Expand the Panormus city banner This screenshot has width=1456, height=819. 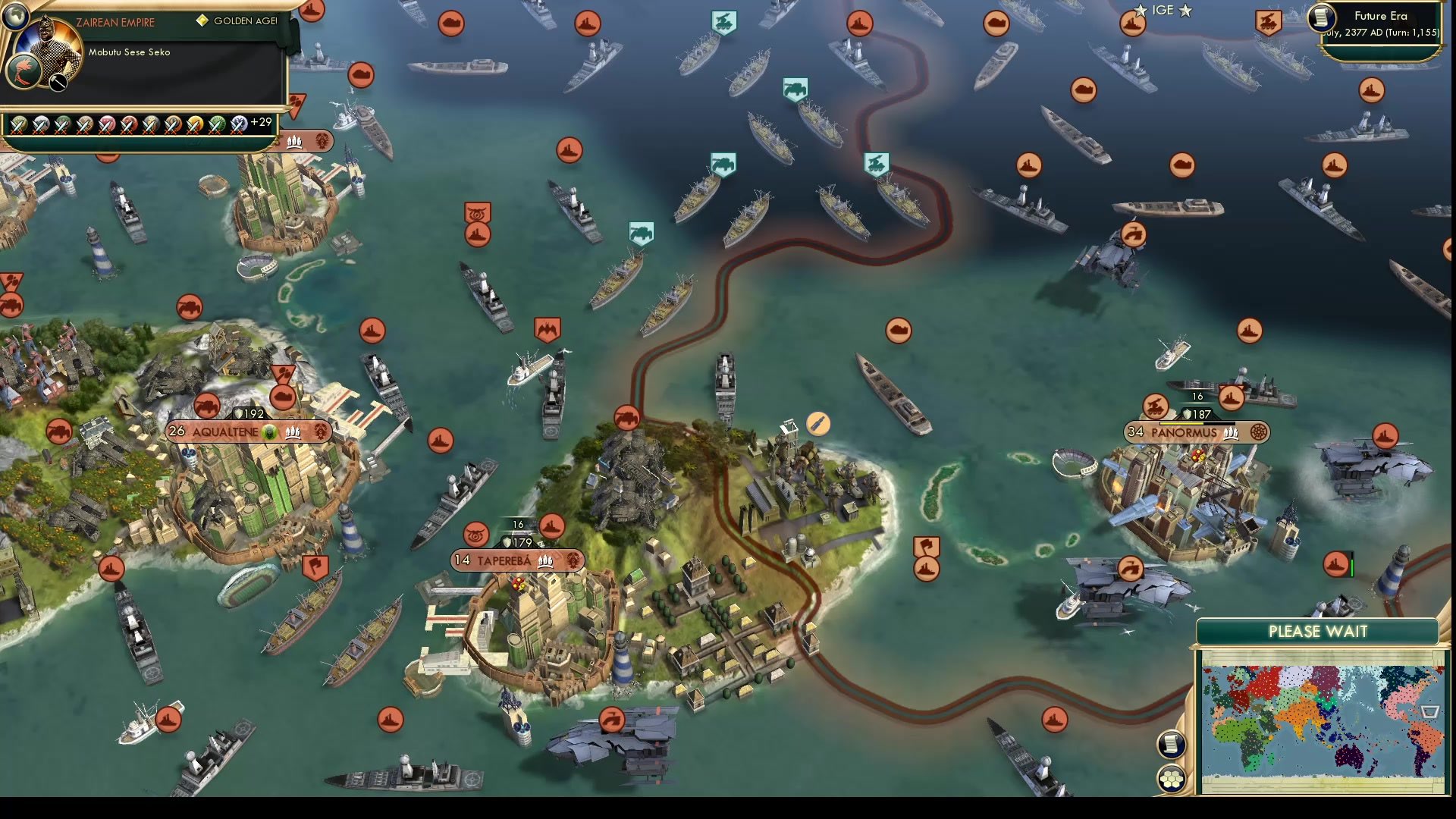click(1185, 433)
